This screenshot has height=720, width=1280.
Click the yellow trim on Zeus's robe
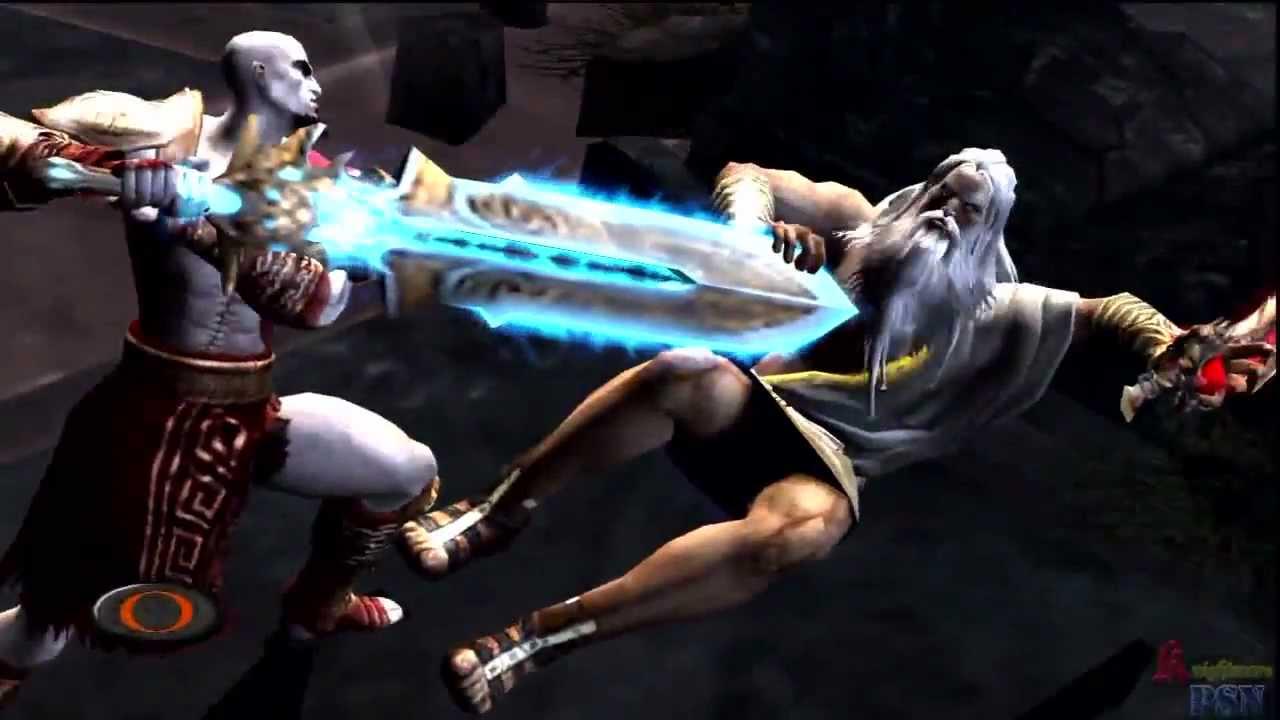point(880,370)
